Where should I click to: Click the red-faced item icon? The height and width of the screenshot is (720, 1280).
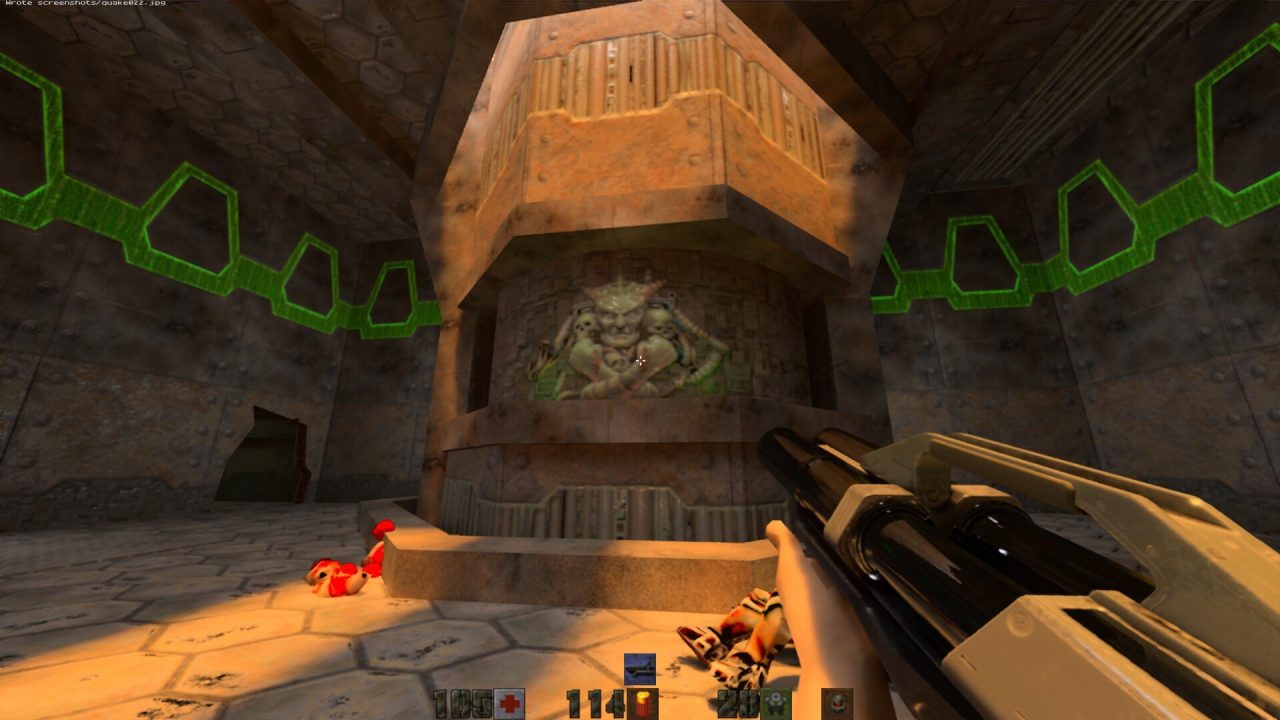click(x=837, y=703)
